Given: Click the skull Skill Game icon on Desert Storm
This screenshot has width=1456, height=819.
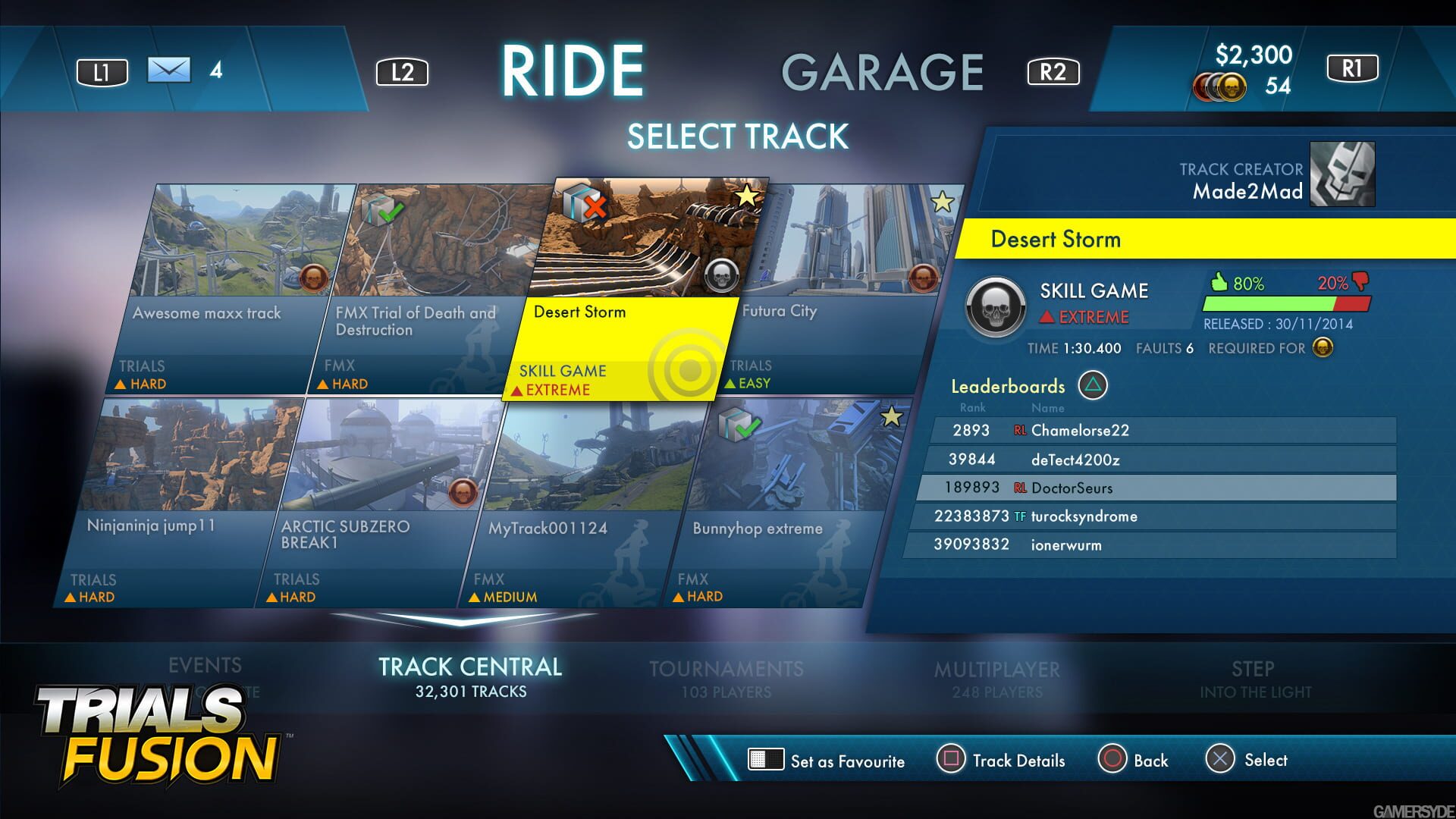Looking at the screenshot, I should [x=721, y=278].
